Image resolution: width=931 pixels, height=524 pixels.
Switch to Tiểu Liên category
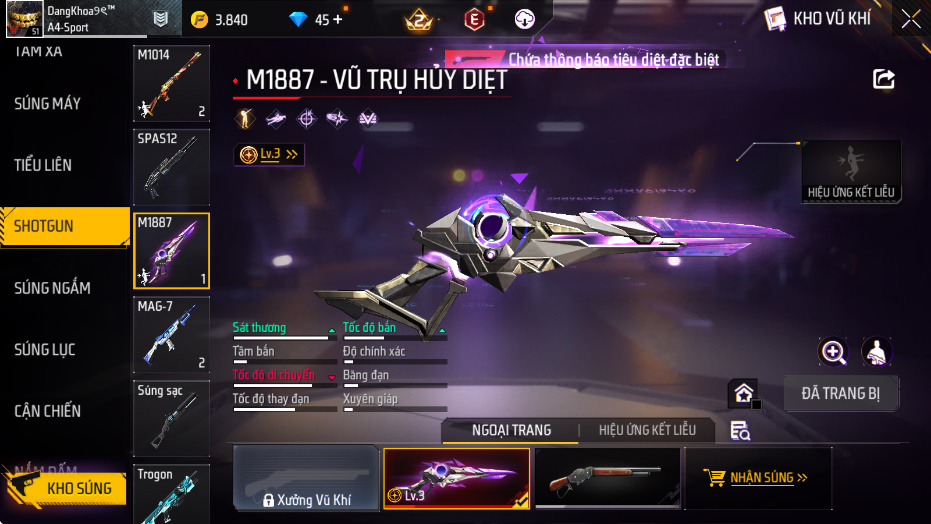(x=44, y=165)
